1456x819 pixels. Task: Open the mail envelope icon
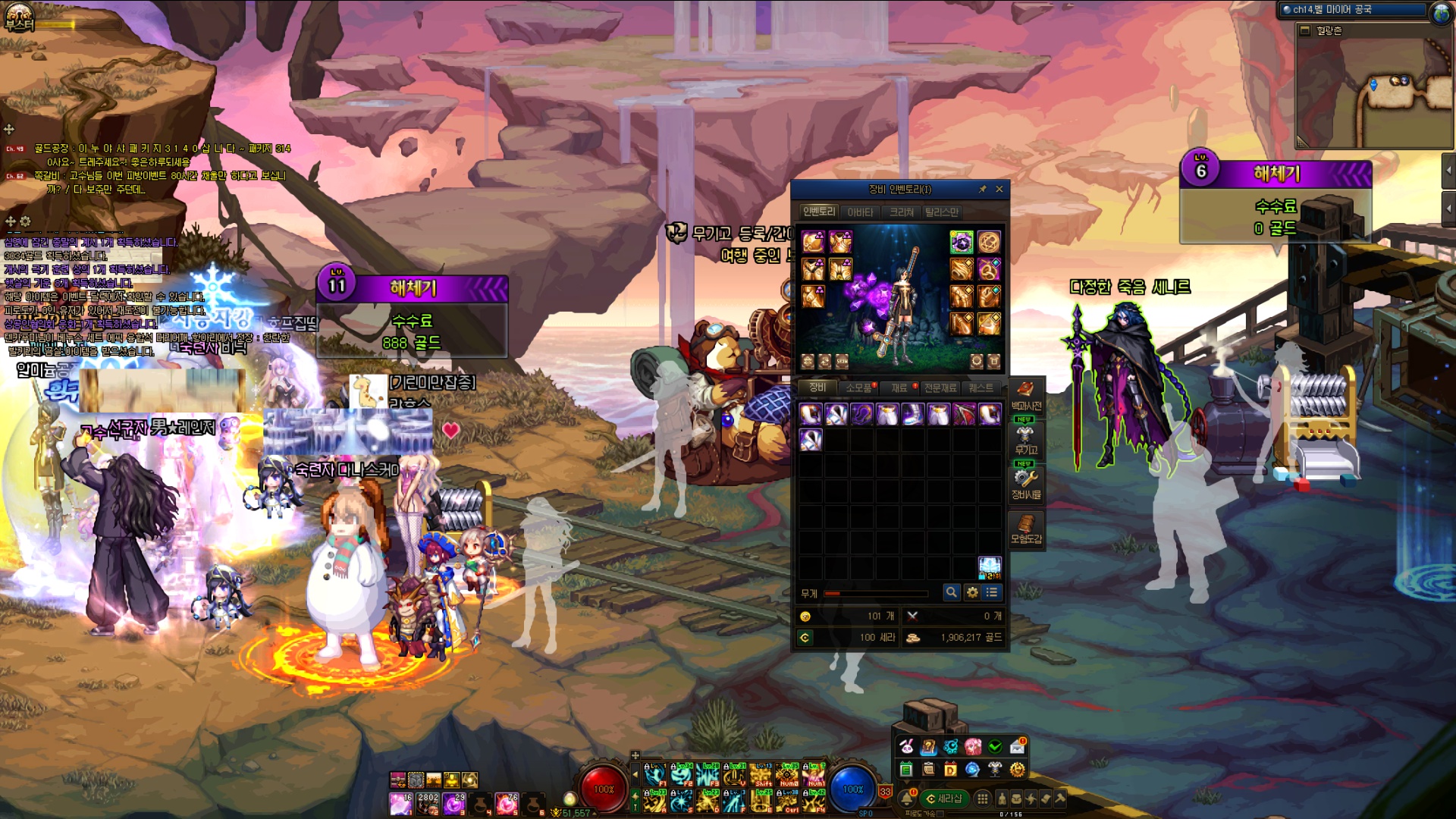(x=1017, y=747)
